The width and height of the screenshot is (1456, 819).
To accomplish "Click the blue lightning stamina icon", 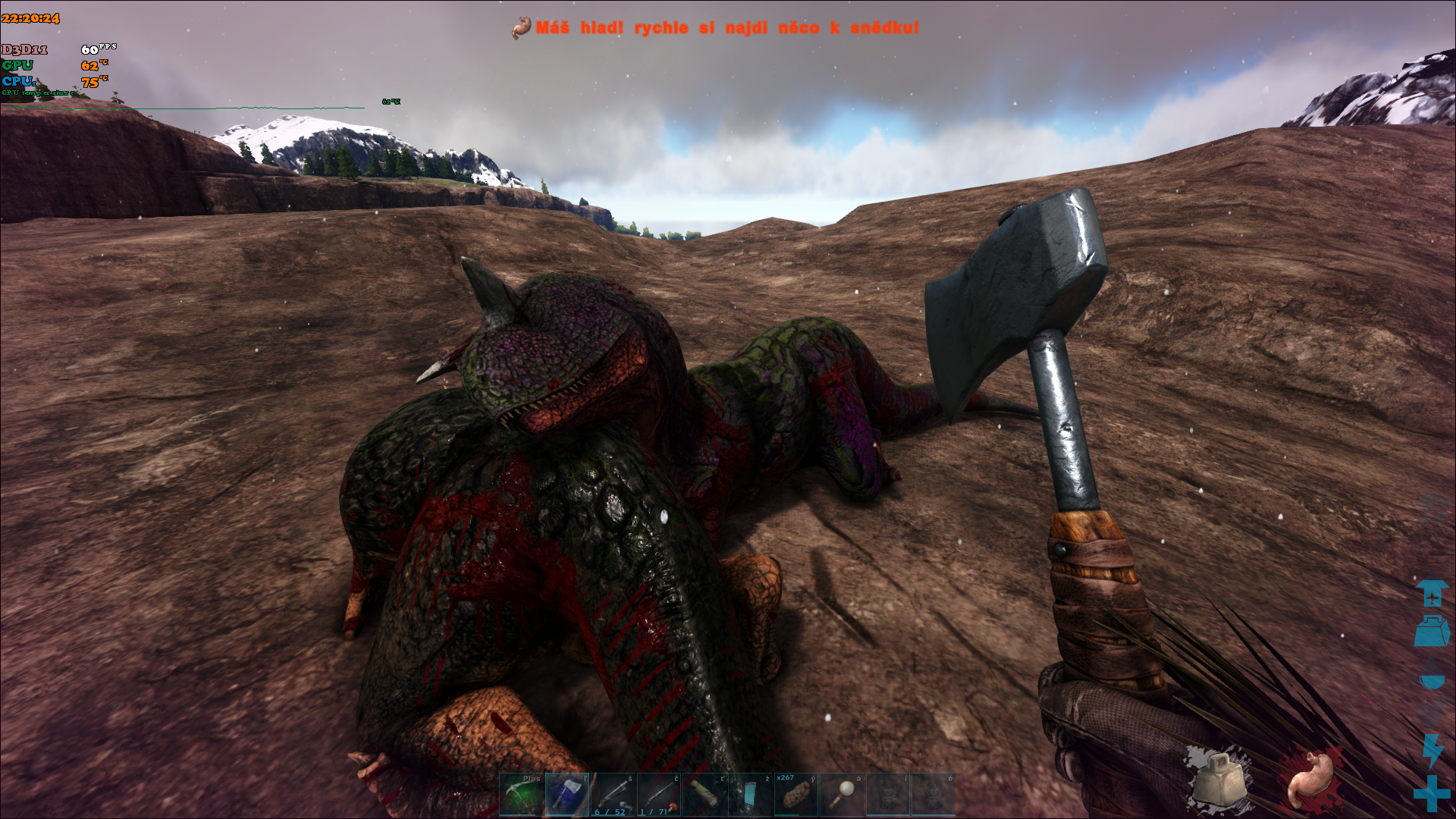I will [x=1432, y=751].
